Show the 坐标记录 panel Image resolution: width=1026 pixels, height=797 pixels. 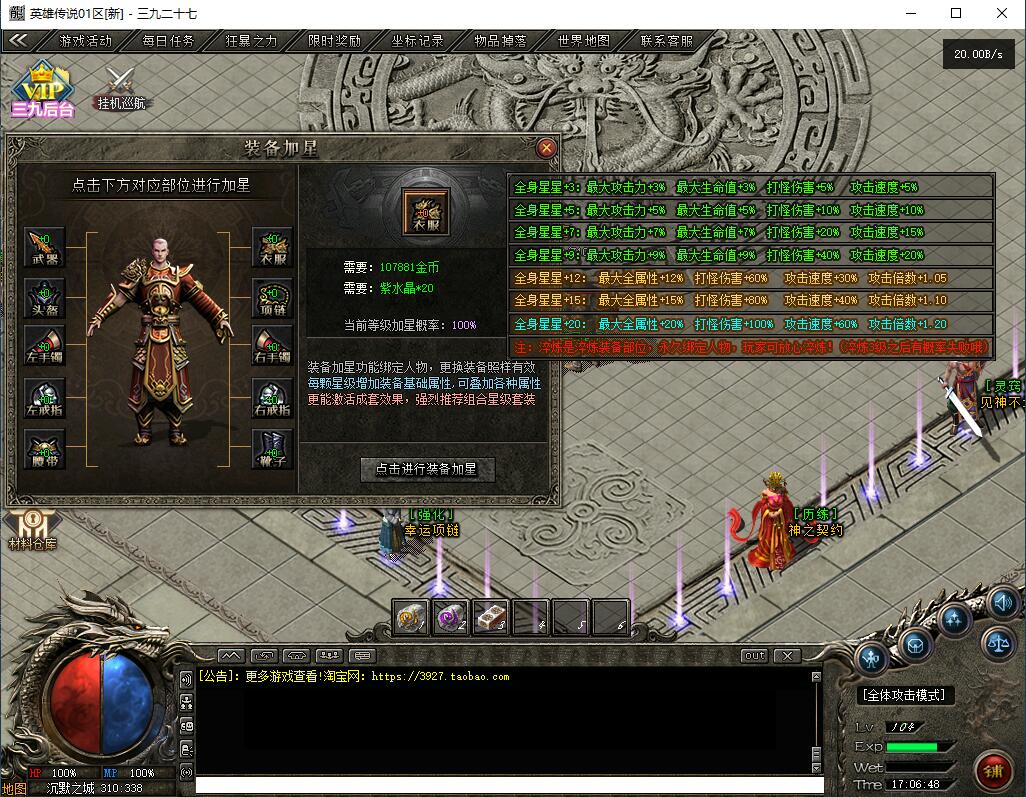point(417,41)
